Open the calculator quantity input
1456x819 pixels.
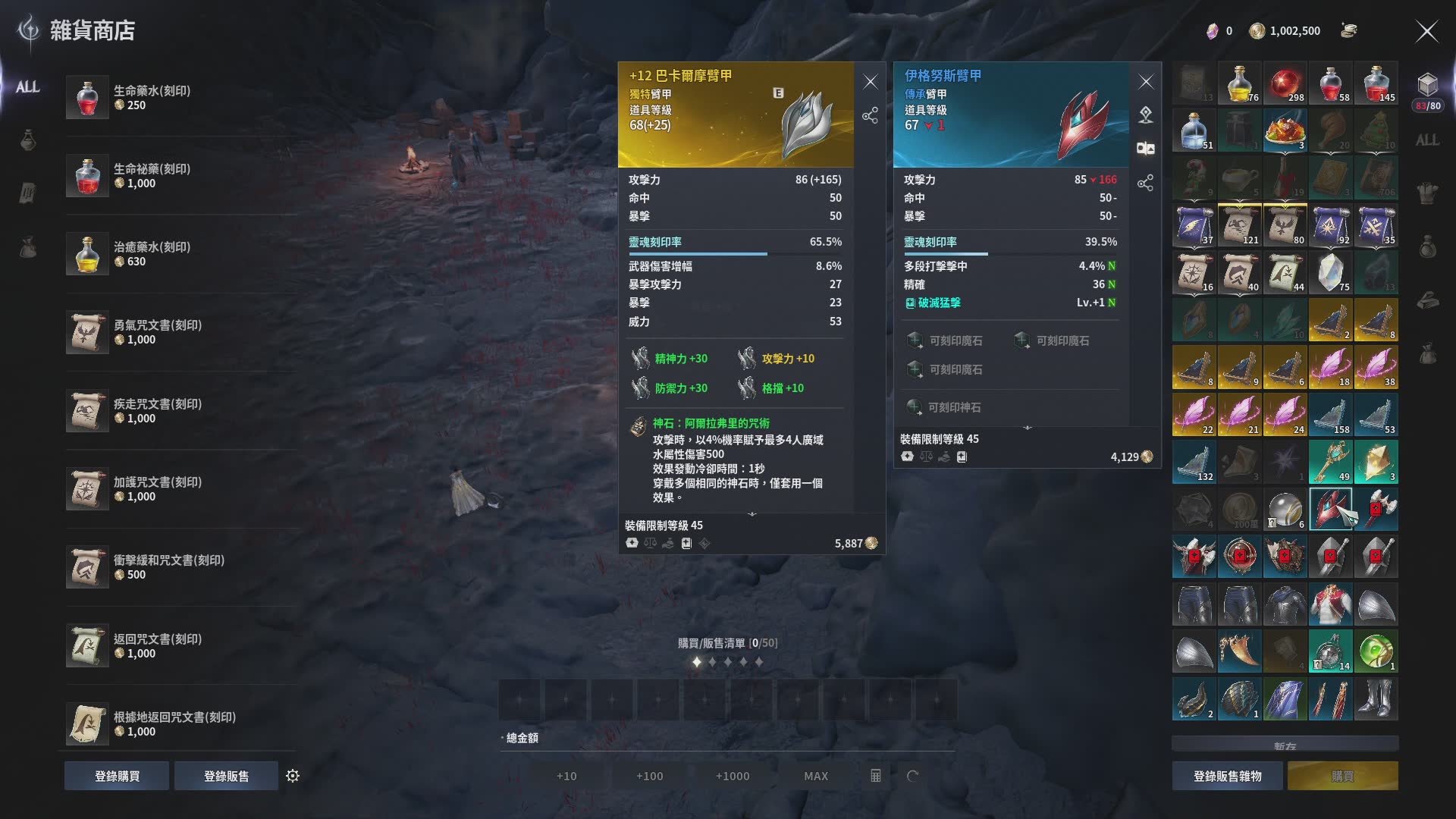(x=875, y=776)
